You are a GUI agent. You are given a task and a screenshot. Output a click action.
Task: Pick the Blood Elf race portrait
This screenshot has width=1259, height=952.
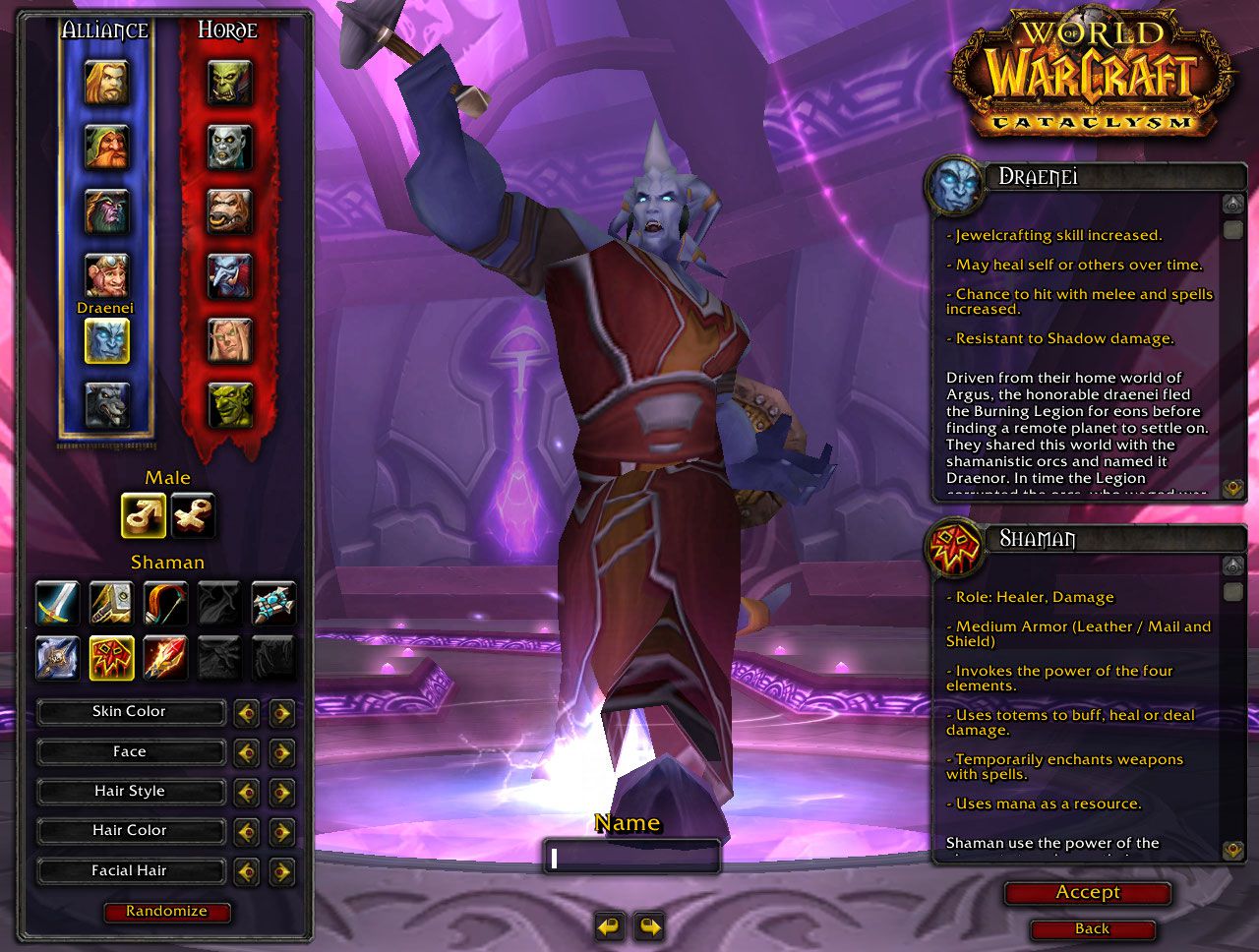click(x=229, y=340)
